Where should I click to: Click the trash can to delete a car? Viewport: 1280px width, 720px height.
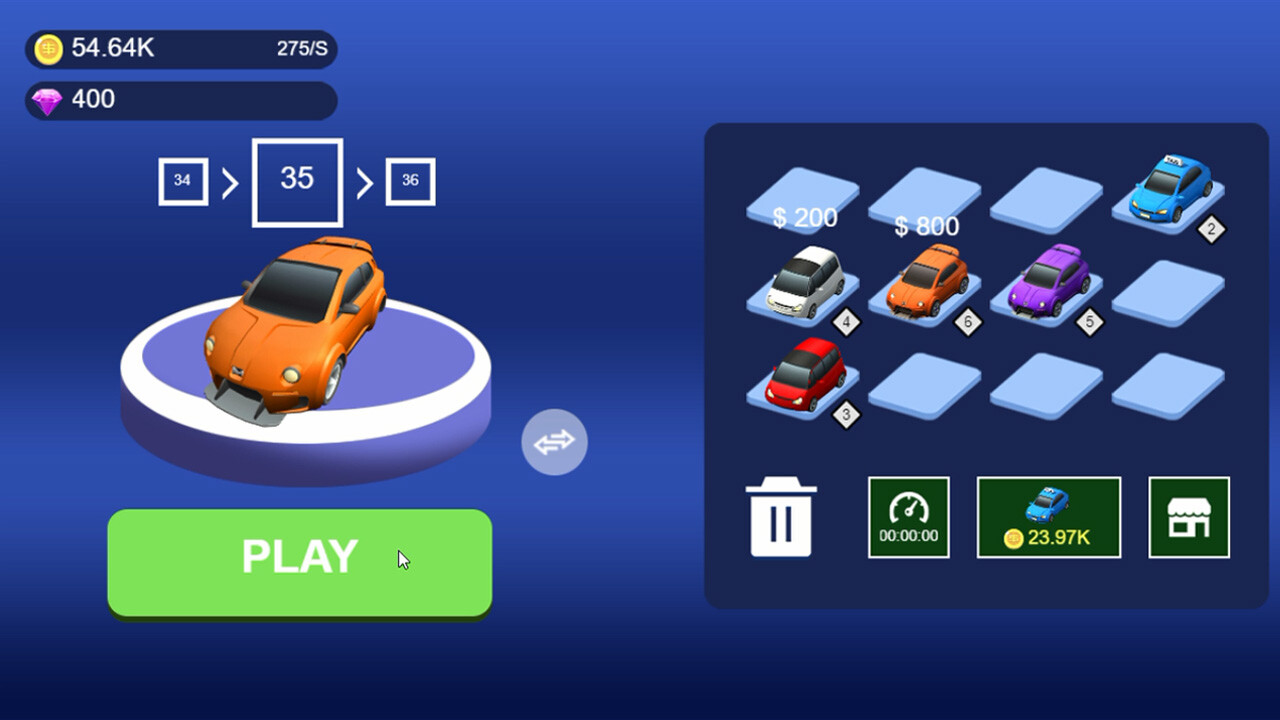[781, 517]
